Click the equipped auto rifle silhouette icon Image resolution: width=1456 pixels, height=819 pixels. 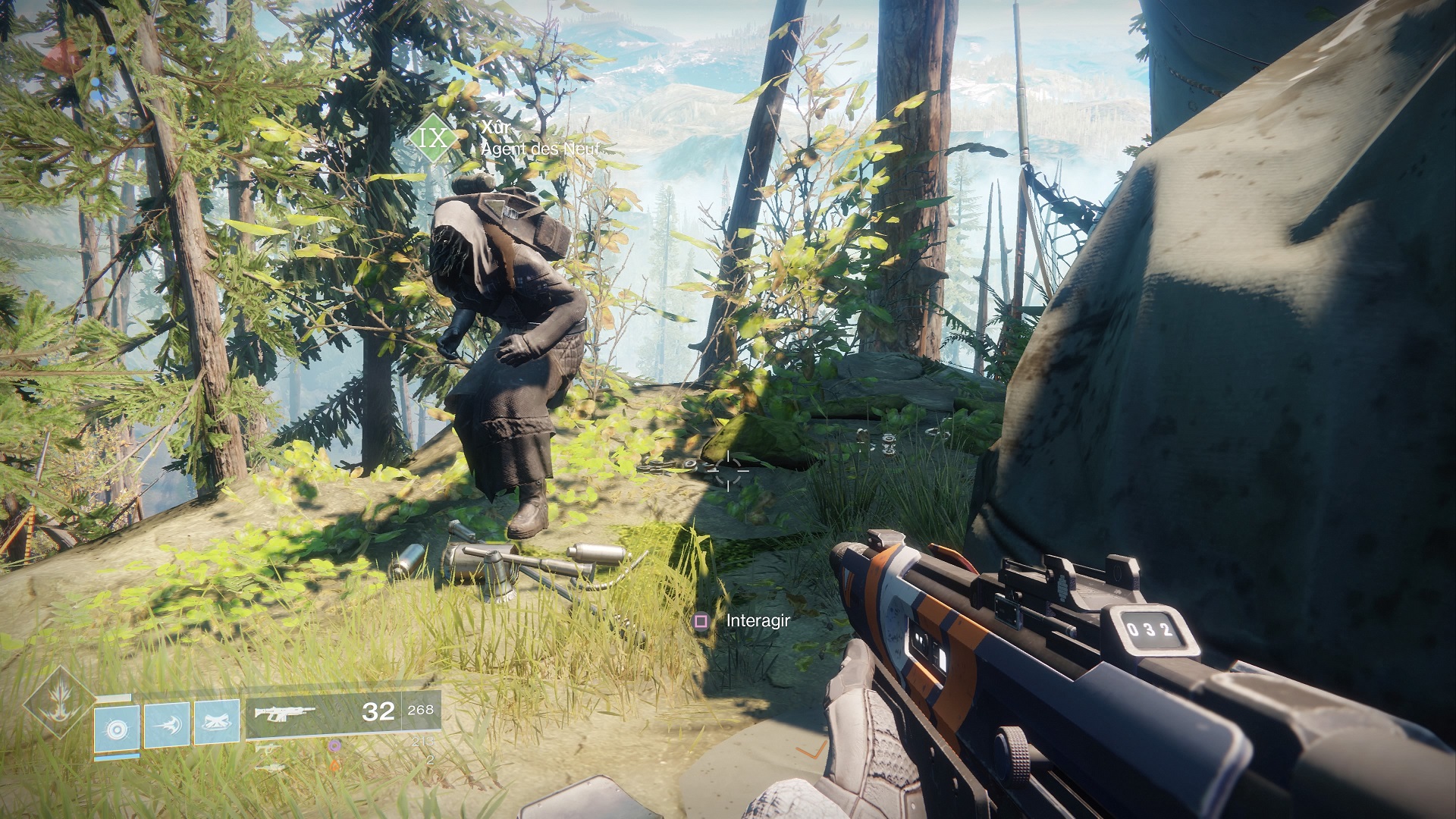coord(284,713)
